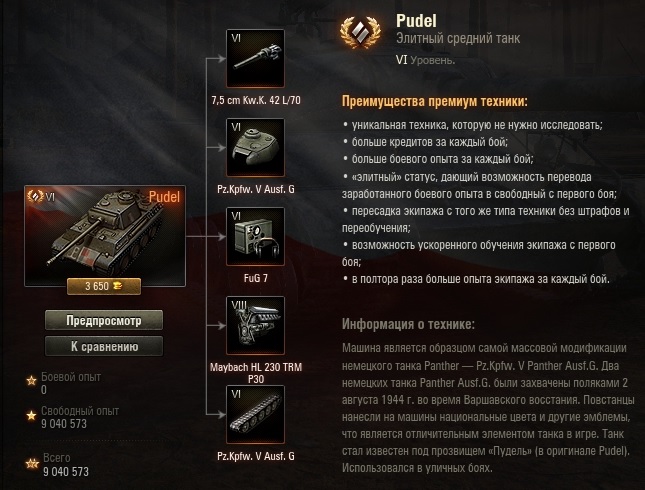Select the Pz.Kpfw. V Ausf. G tracks module
The image size is (645, 490).
[256, 414]
